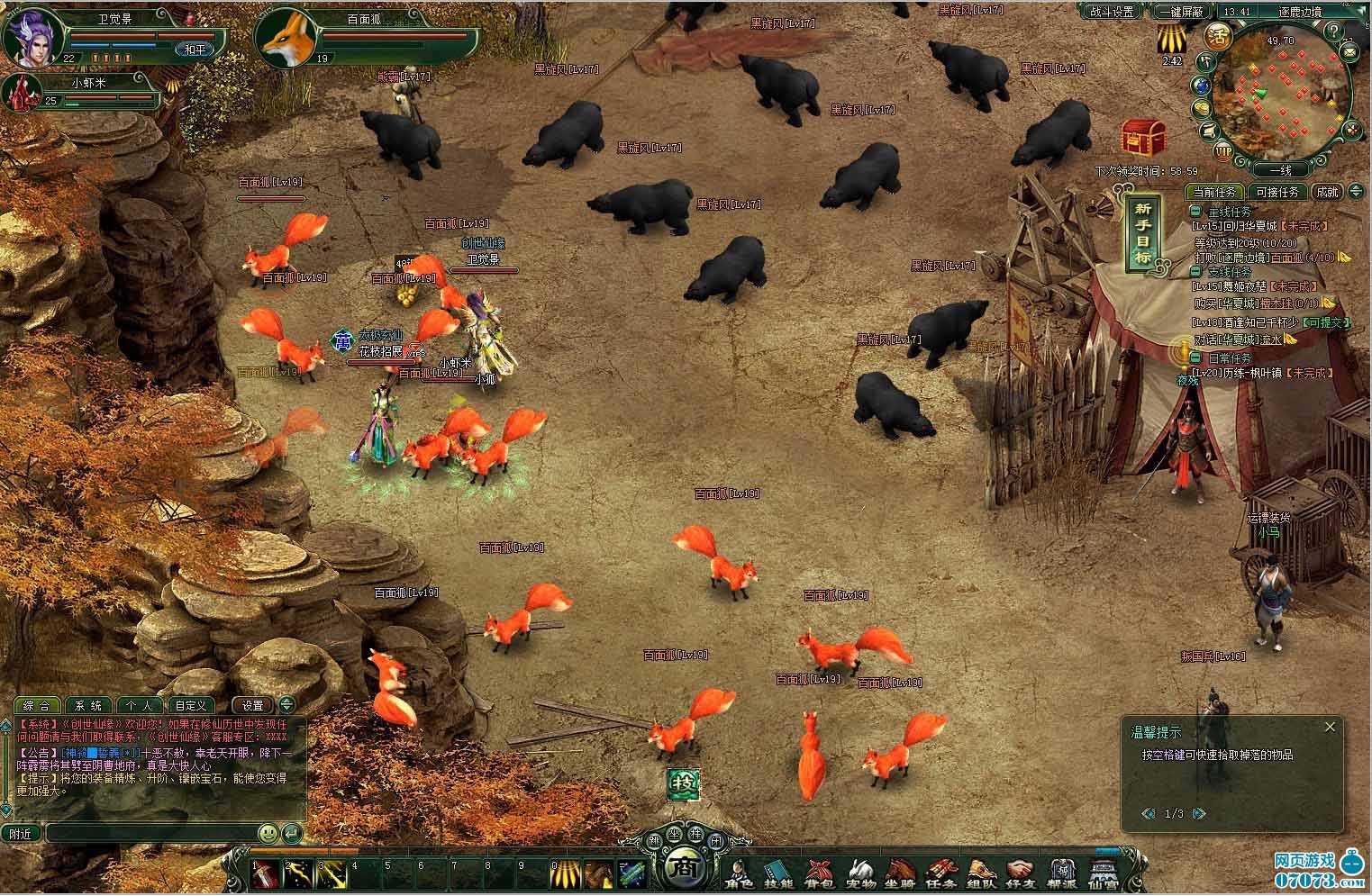Screen dimensions: 1372x896
Task: Open the 成就 achievements tab
Action: (1327, 192)
